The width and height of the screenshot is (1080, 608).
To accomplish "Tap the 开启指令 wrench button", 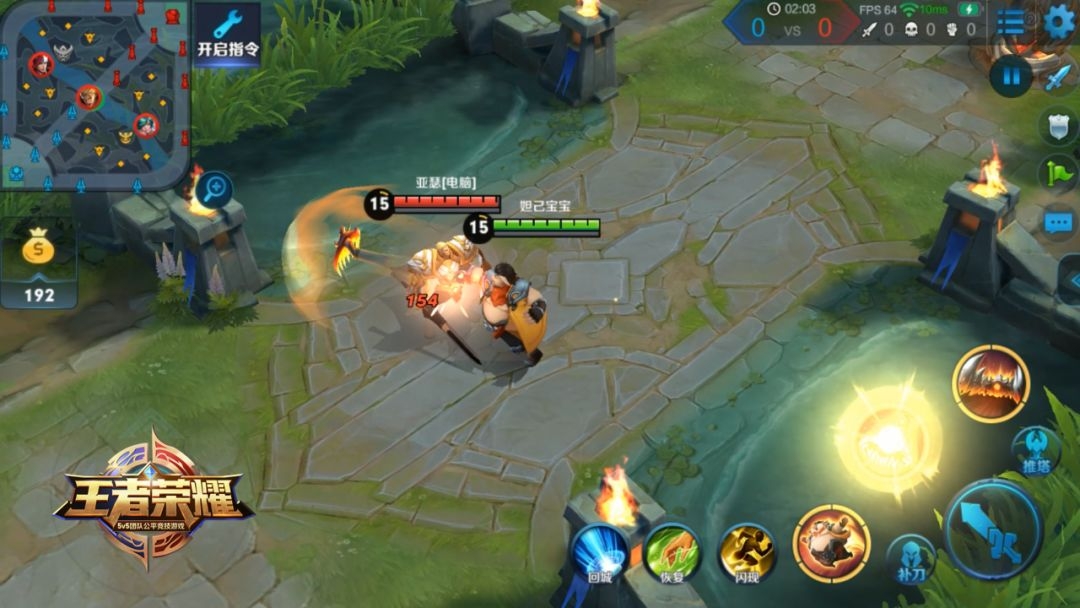I will (x=227, y=33).
